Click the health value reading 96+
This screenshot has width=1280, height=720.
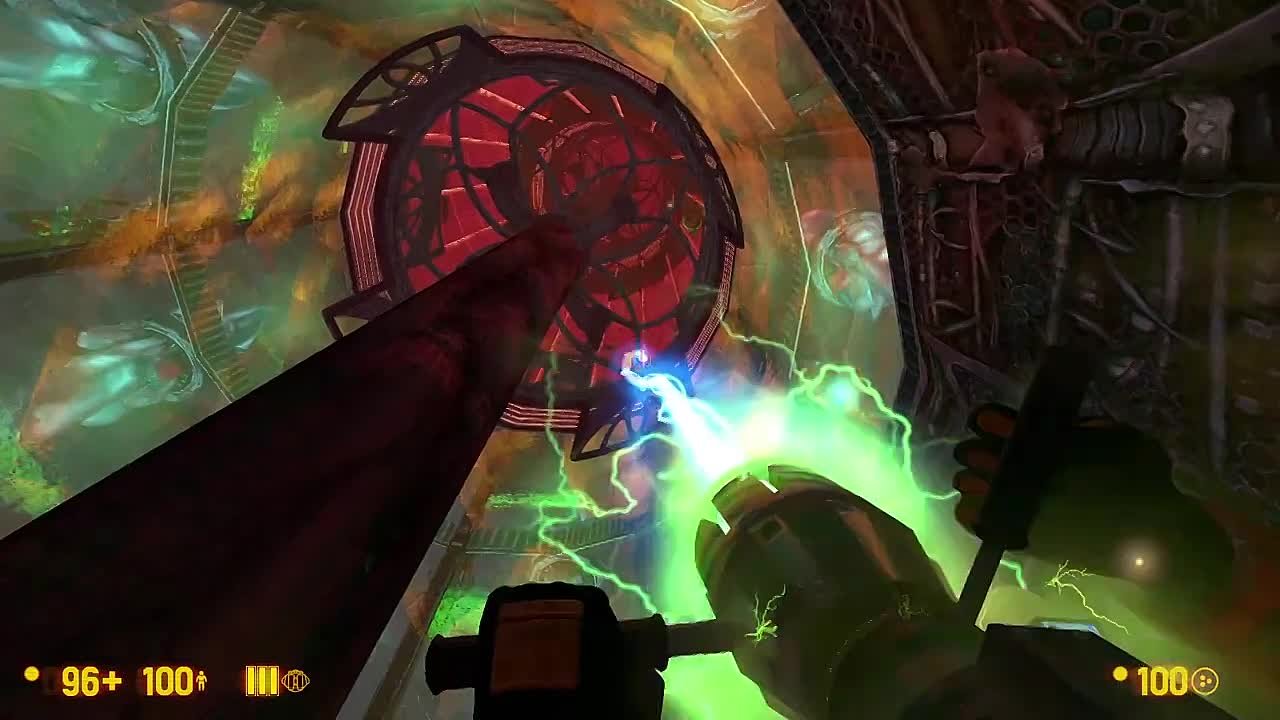[90, 680]
